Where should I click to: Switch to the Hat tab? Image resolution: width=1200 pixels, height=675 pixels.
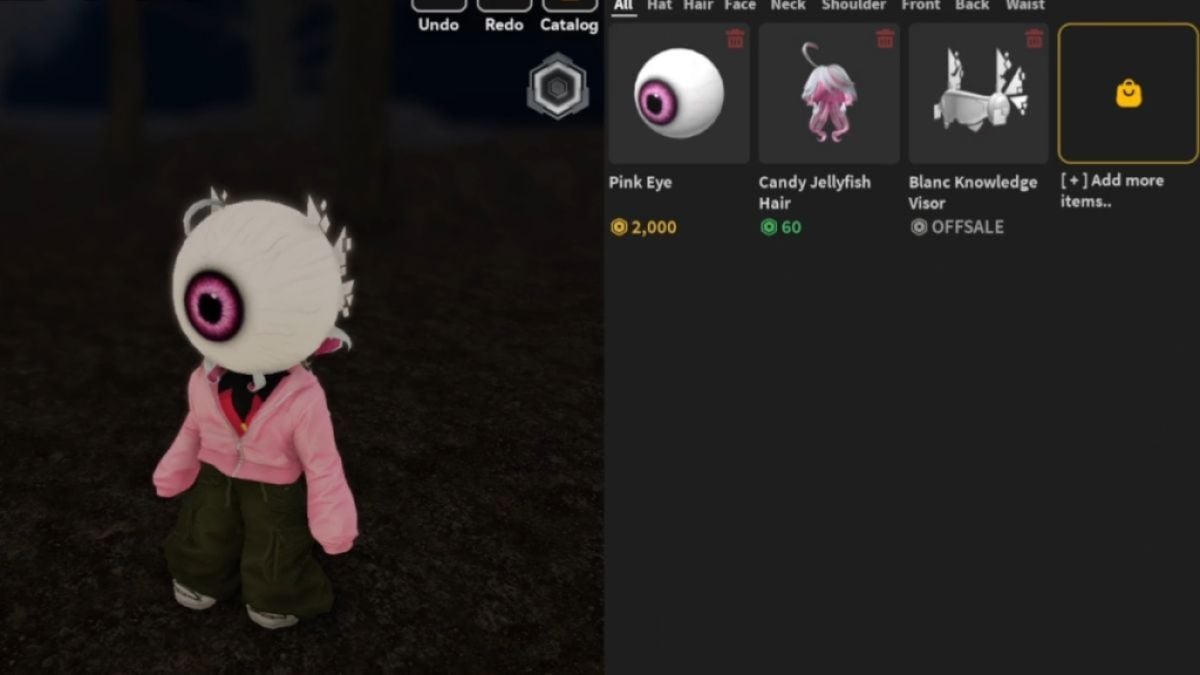tap(660, 5)
